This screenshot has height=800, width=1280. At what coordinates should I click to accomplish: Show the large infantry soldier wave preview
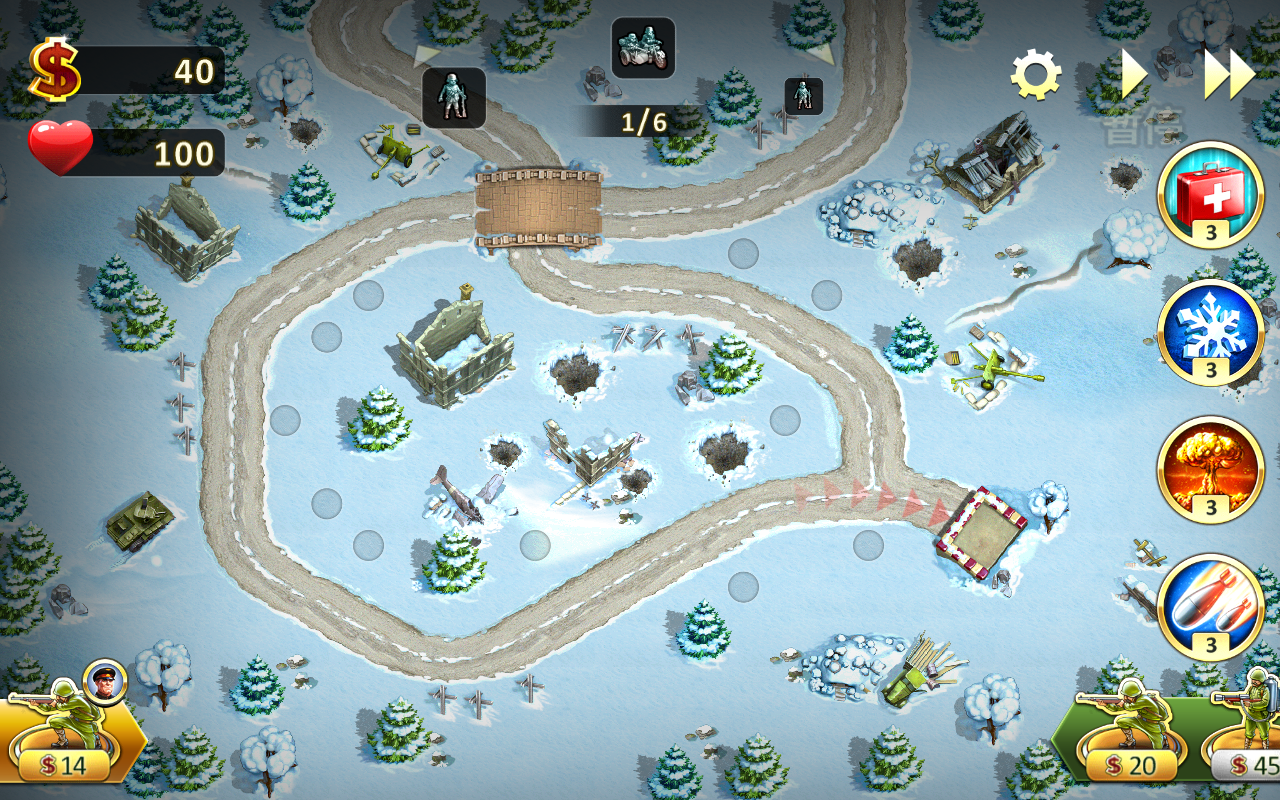tap(454, 97)
